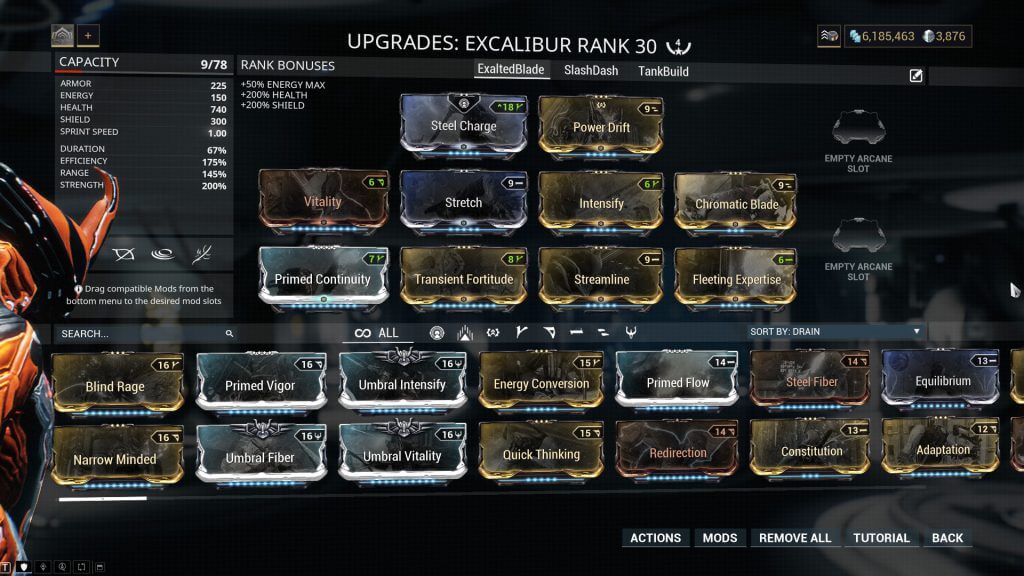Pick the Blind Rage mod card
The width and height of the screenshot is (1024, 576).
coord(115,385)
